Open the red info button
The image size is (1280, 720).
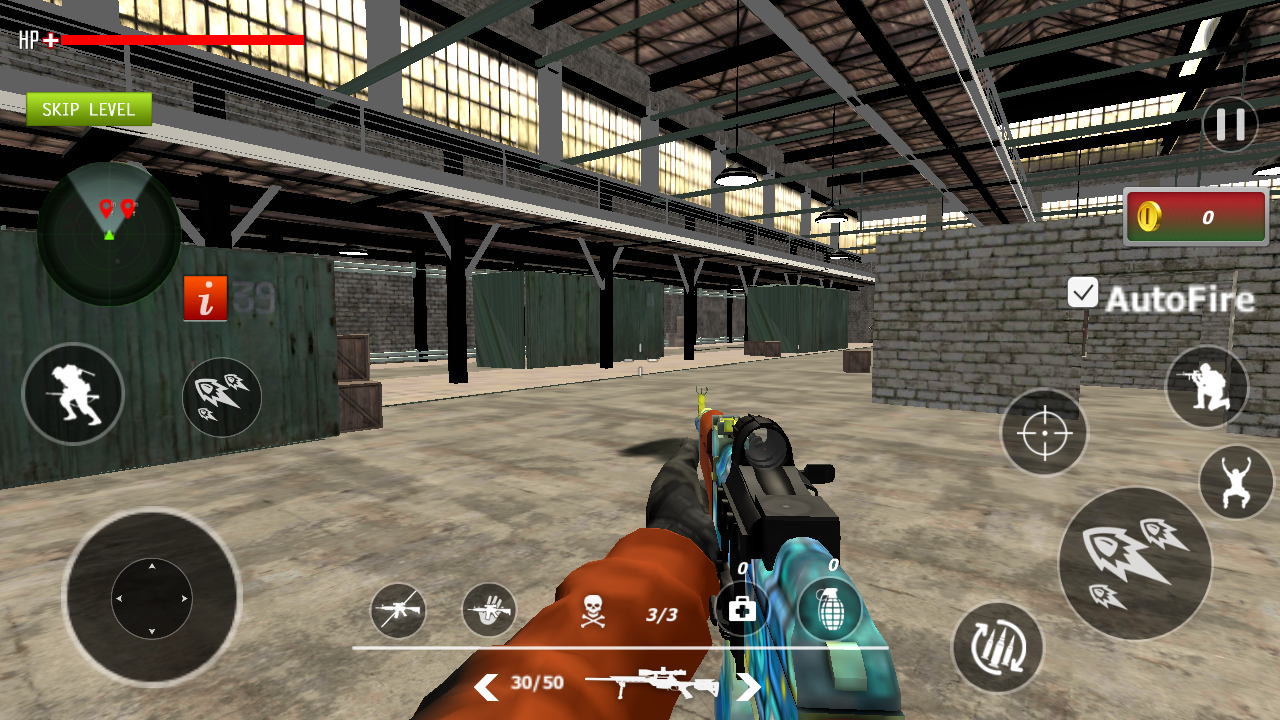205,298
